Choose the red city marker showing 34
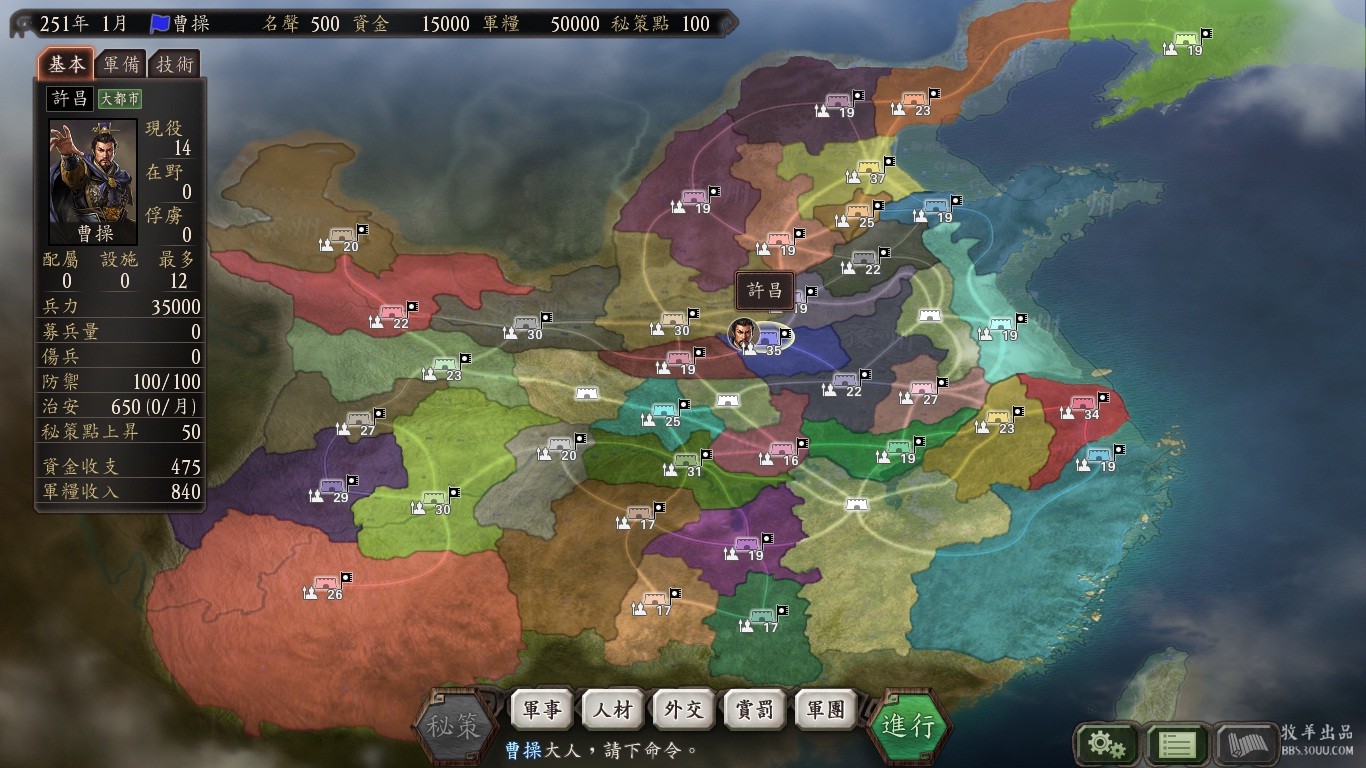Screen dimensions: 1366x768 (x=1084, y=404)
